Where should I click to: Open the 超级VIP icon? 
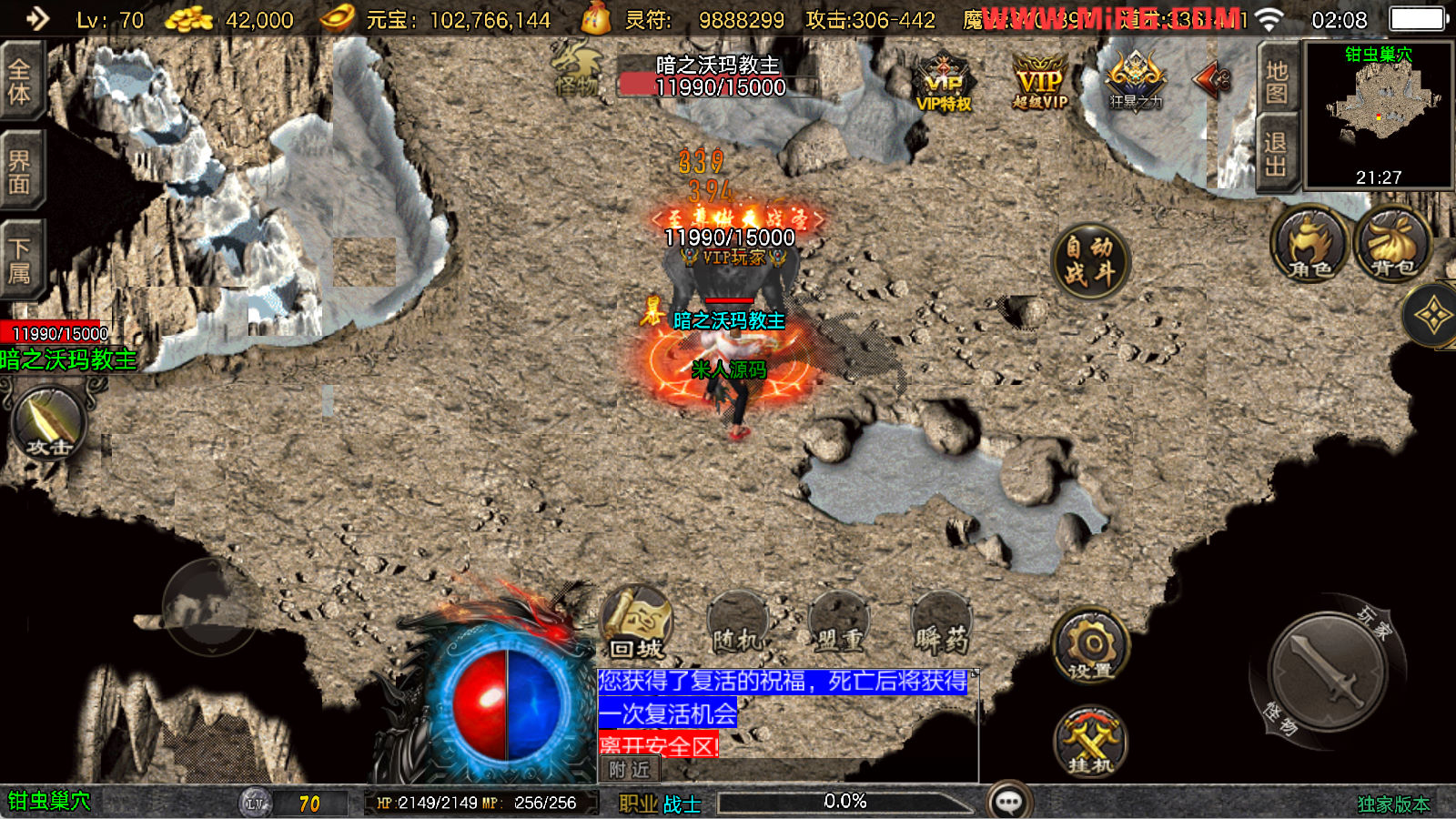coord(1039,82)
